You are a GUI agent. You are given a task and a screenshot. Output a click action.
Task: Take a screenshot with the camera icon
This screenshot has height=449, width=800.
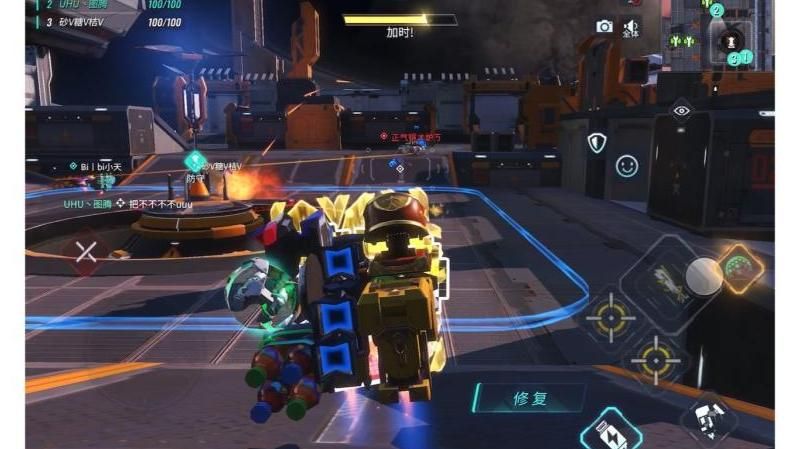pyautogui.click(x=604, y=26)
